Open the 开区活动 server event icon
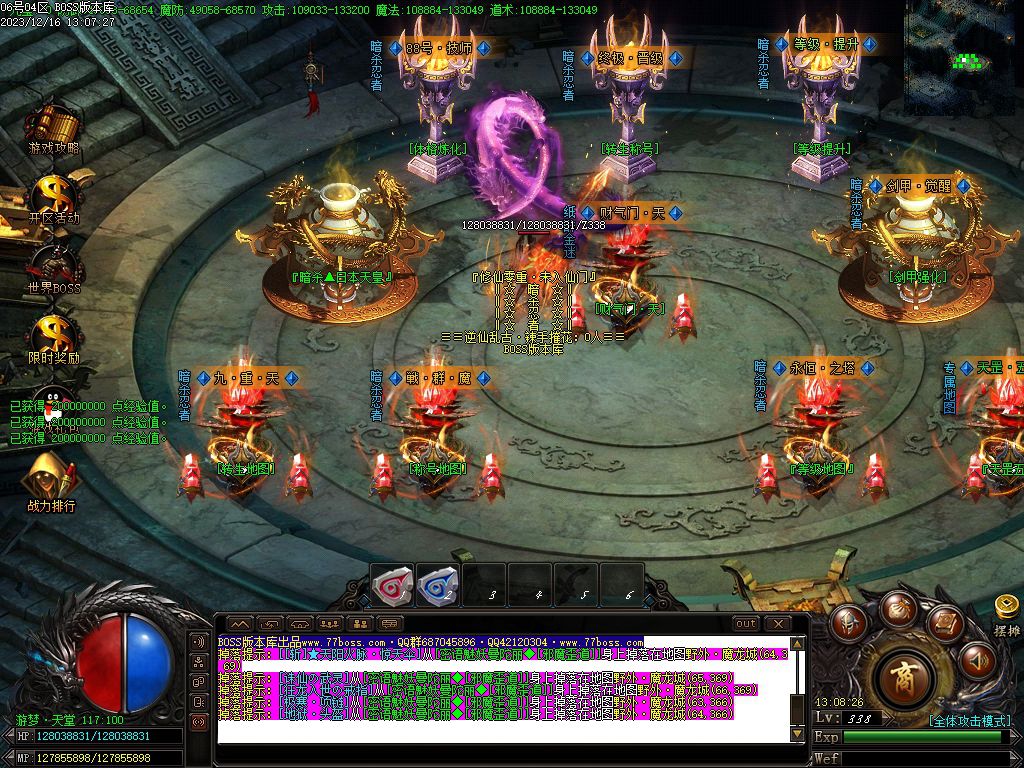 (53, 196)
